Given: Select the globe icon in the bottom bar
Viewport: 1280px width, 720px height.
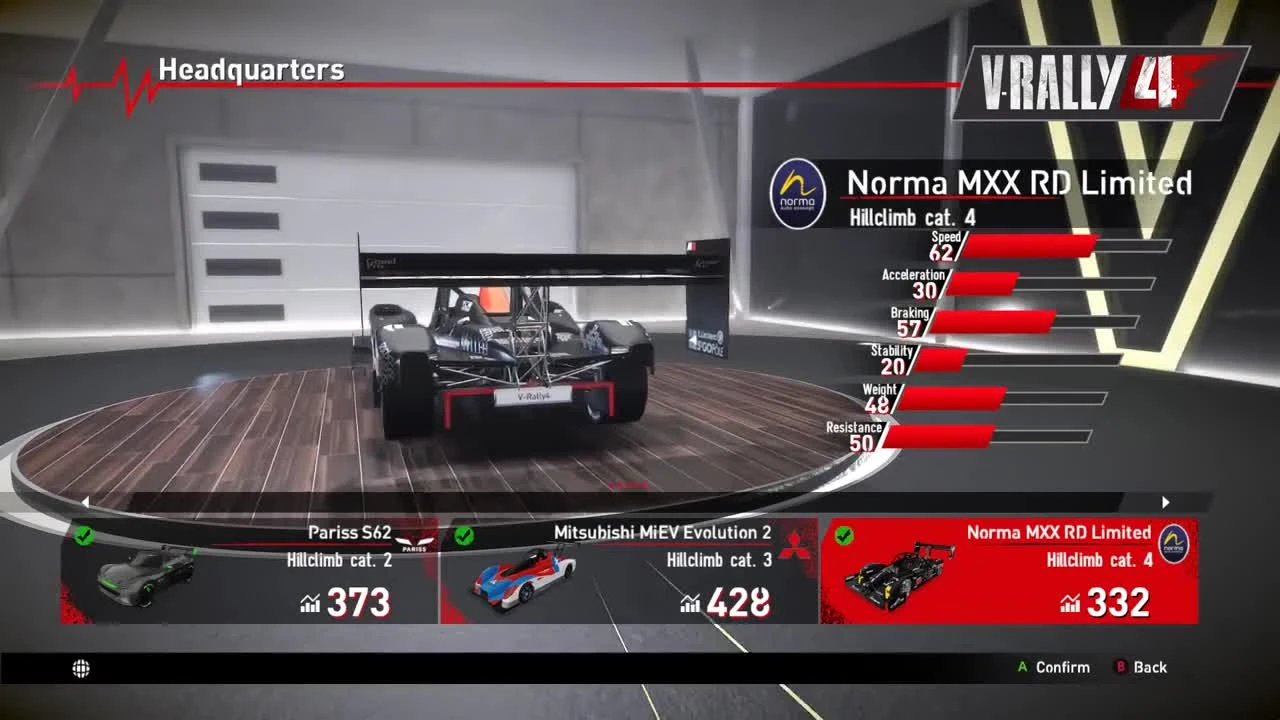Looking at the screenshot, I should 81,668.
